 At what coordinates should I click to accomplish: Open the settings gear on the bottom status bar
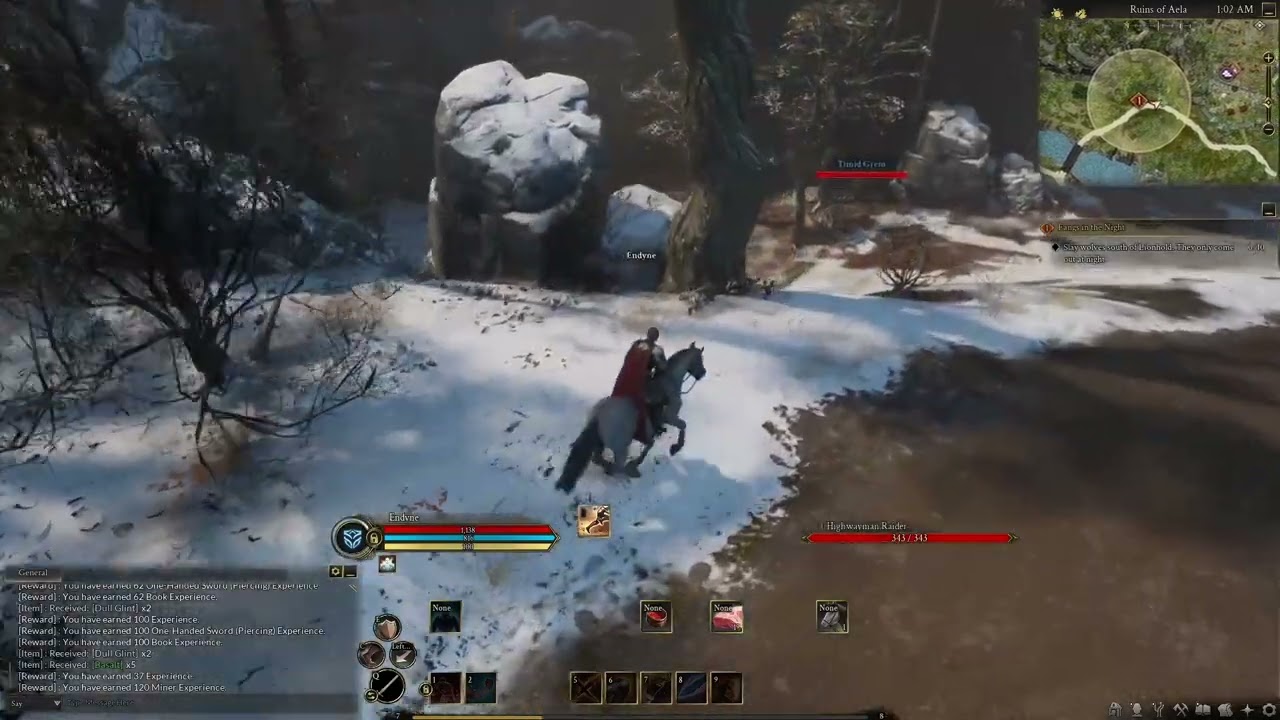click(1267, 709)
